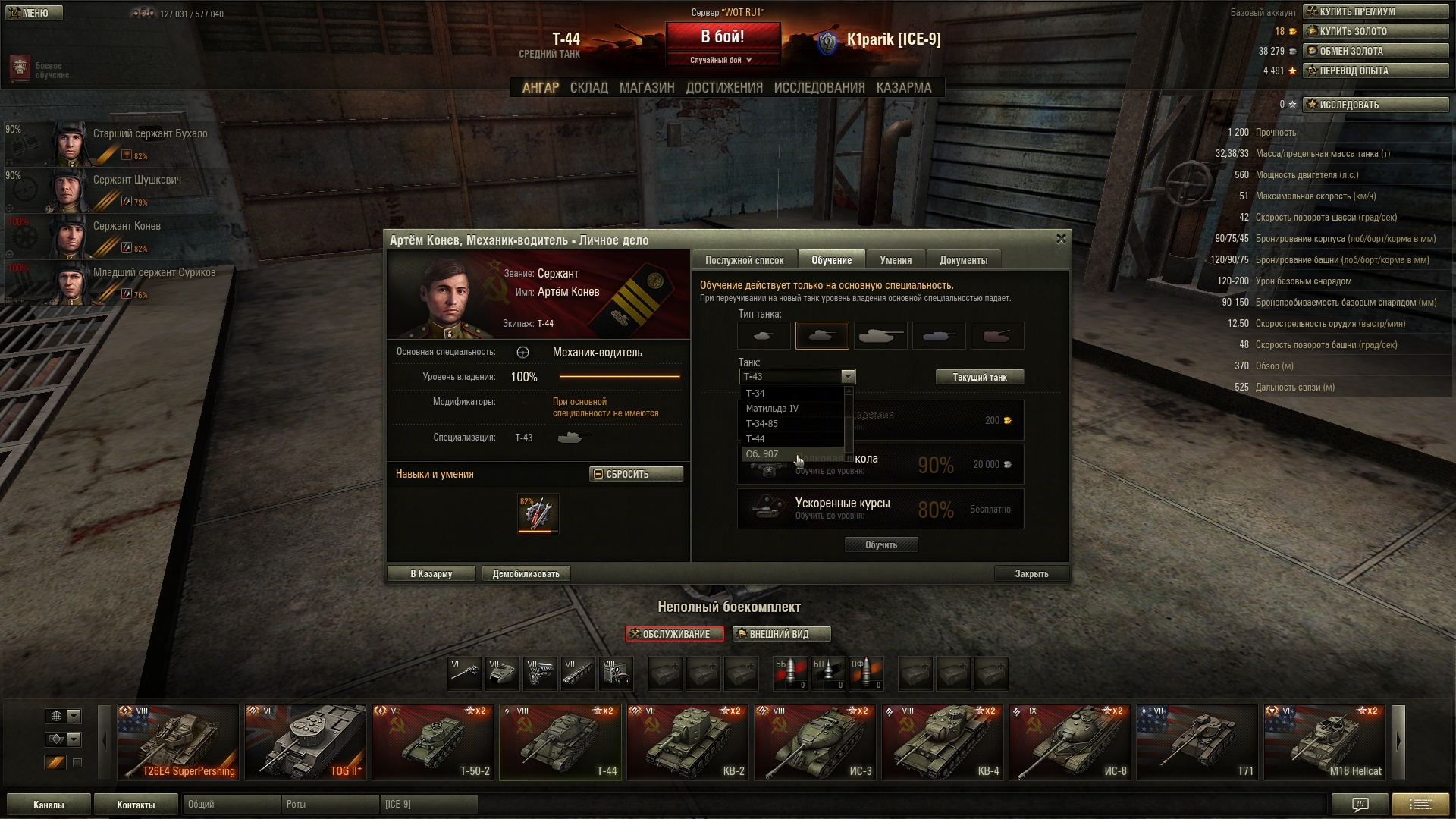Switch to the МАГАЗИН section

tap(646, 88)
